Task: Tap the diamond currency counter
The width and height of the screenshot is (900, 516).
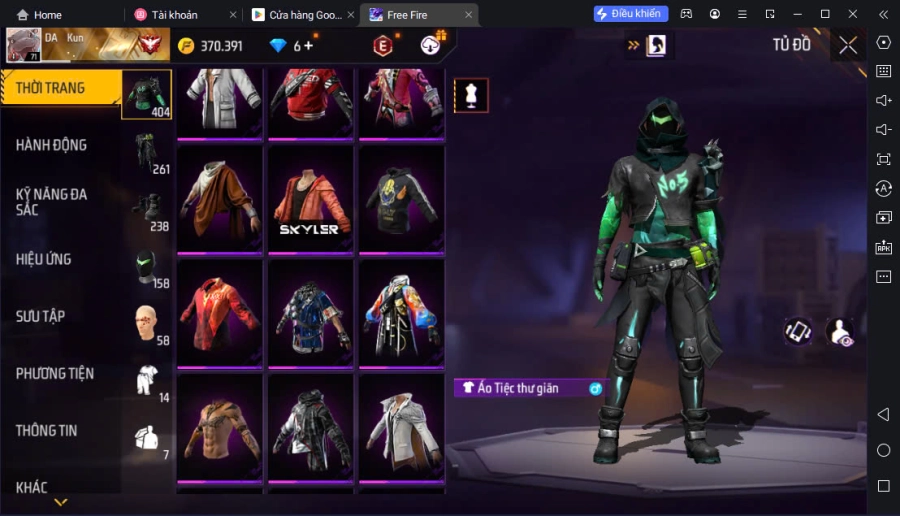Action: (x=292, y=46)
